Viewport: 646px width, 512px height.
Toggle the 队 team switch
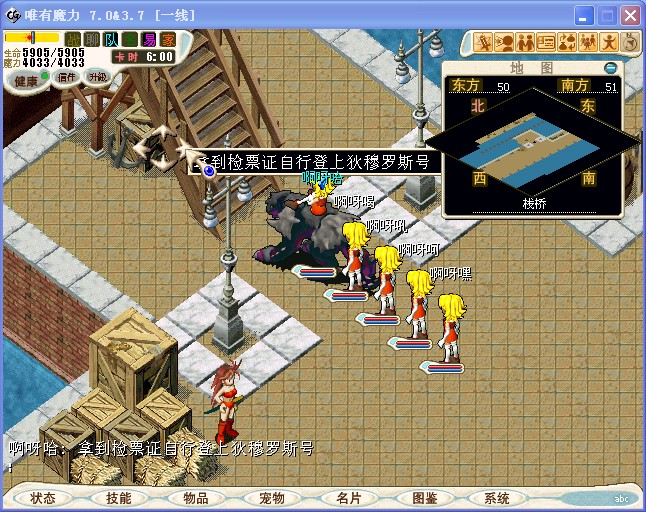tap(111, 39)
